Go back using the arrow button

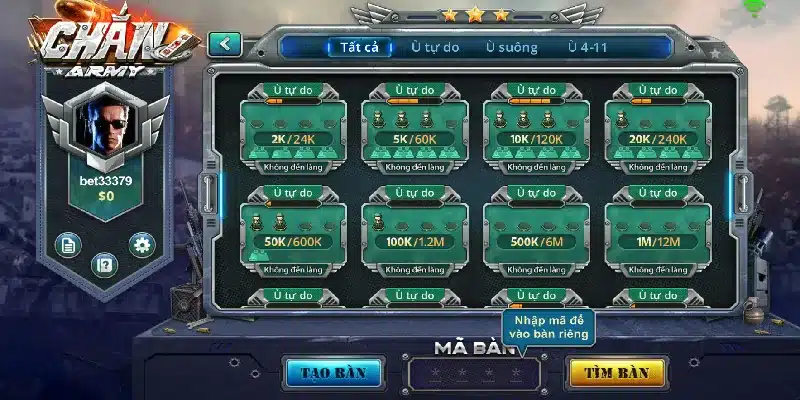pyautogui.click(x=225, y=44)
